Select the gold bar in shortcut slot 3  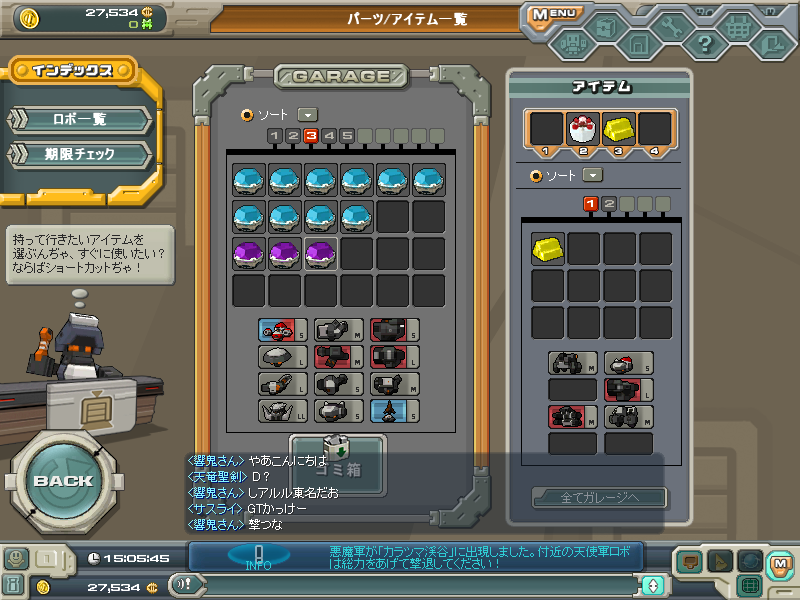click(619, 128)
